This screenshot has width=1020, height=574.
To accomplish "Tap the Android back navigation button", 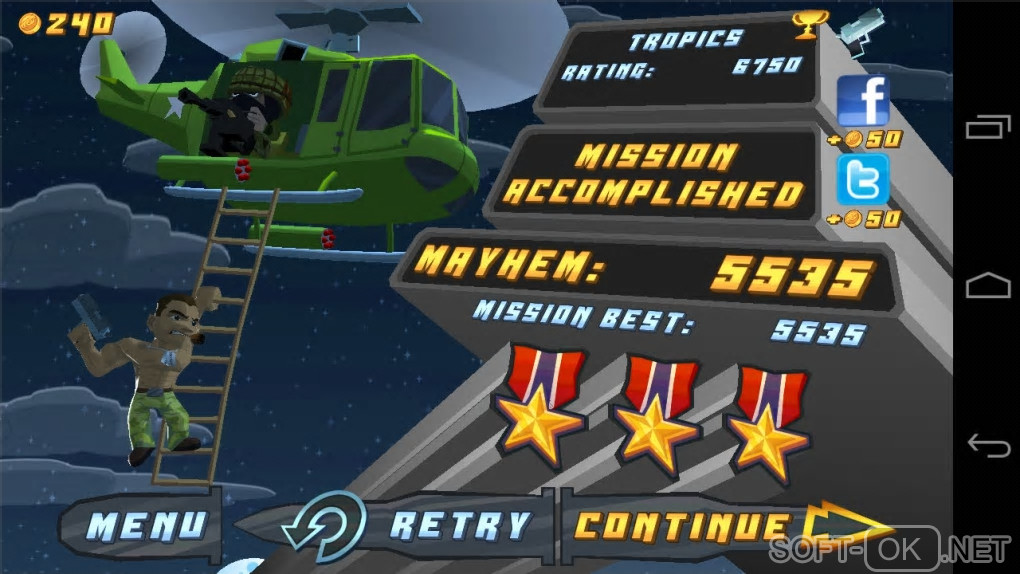I will pos(986,442).
